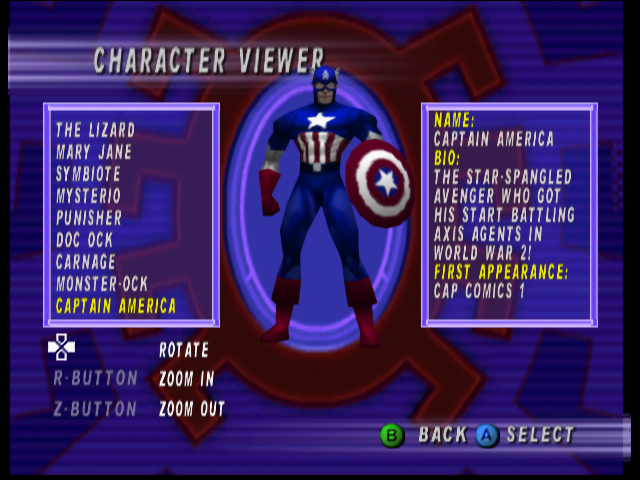This screenshot has height=480, width=640.
Task: Choose Monster-Ock from the list
Action: click(x=102, y=284)
